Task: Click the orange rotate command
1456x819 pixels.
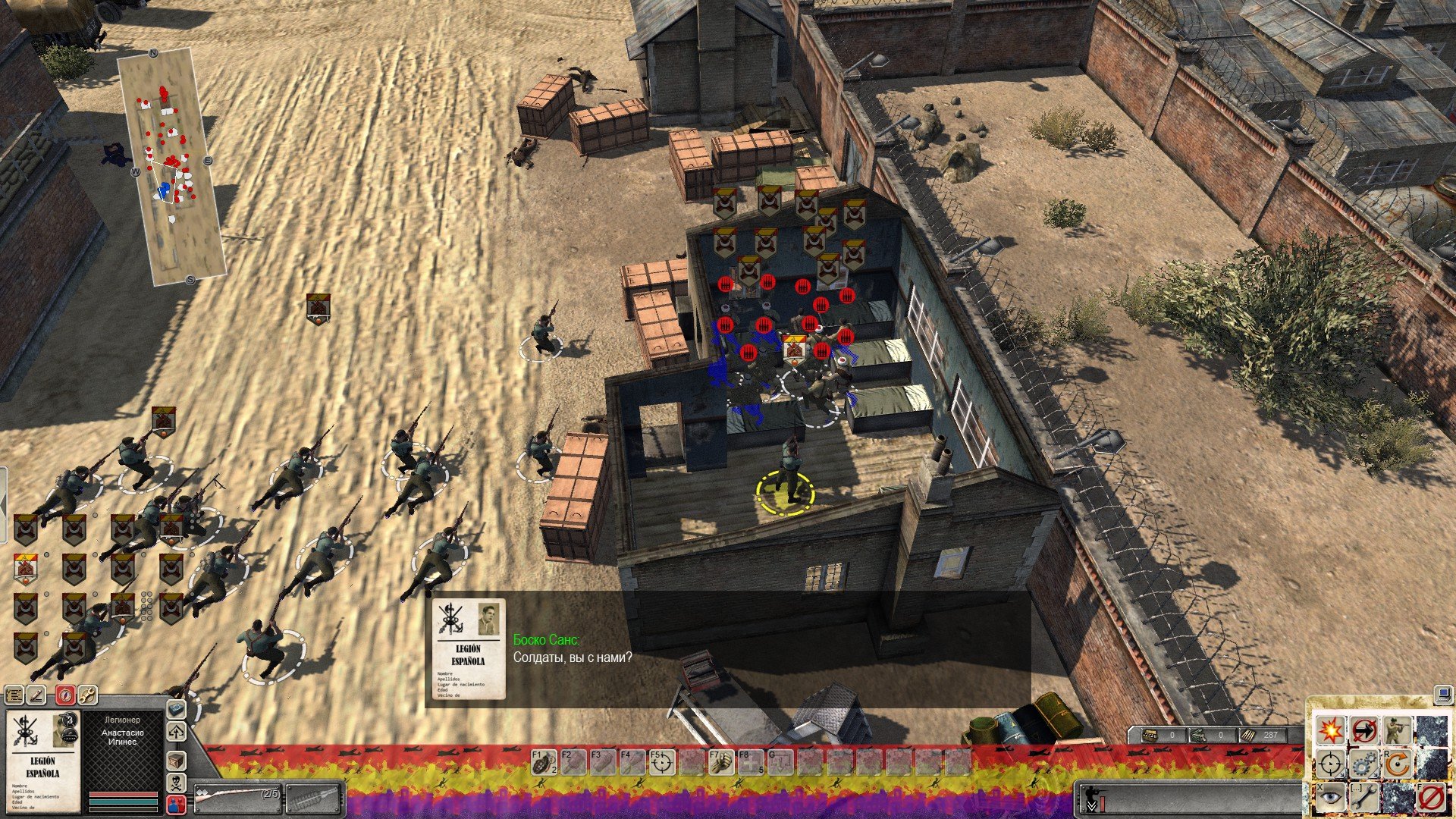Action: (x=1397, y=764)
